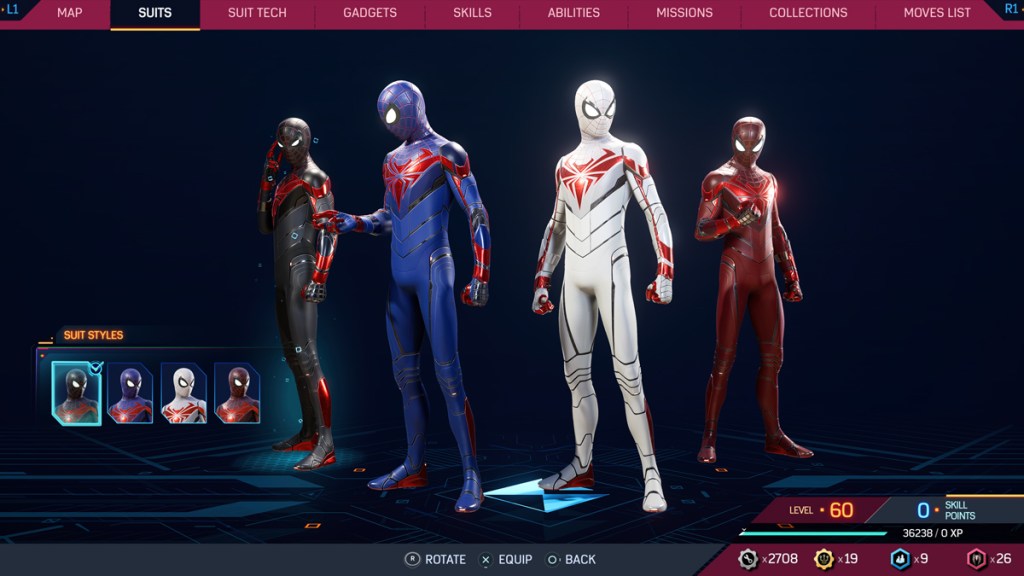The width and height of the screenshot is (1024, 576).
Task: Switch to the Suit Tech tab
Action: click(x=257, y=13)
